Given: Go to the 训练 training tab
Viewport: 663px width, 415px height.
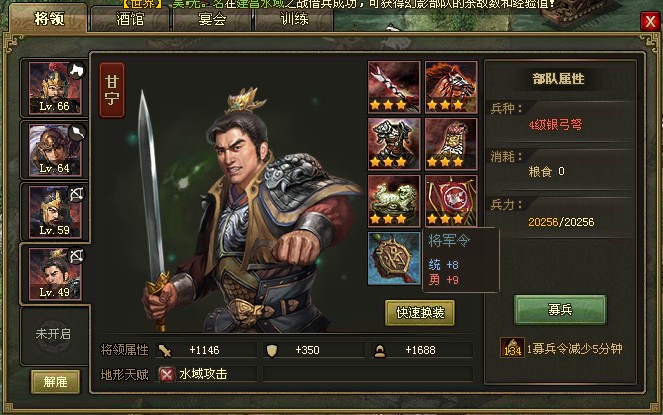Looking at the screenshot, I should click(294, 19).
